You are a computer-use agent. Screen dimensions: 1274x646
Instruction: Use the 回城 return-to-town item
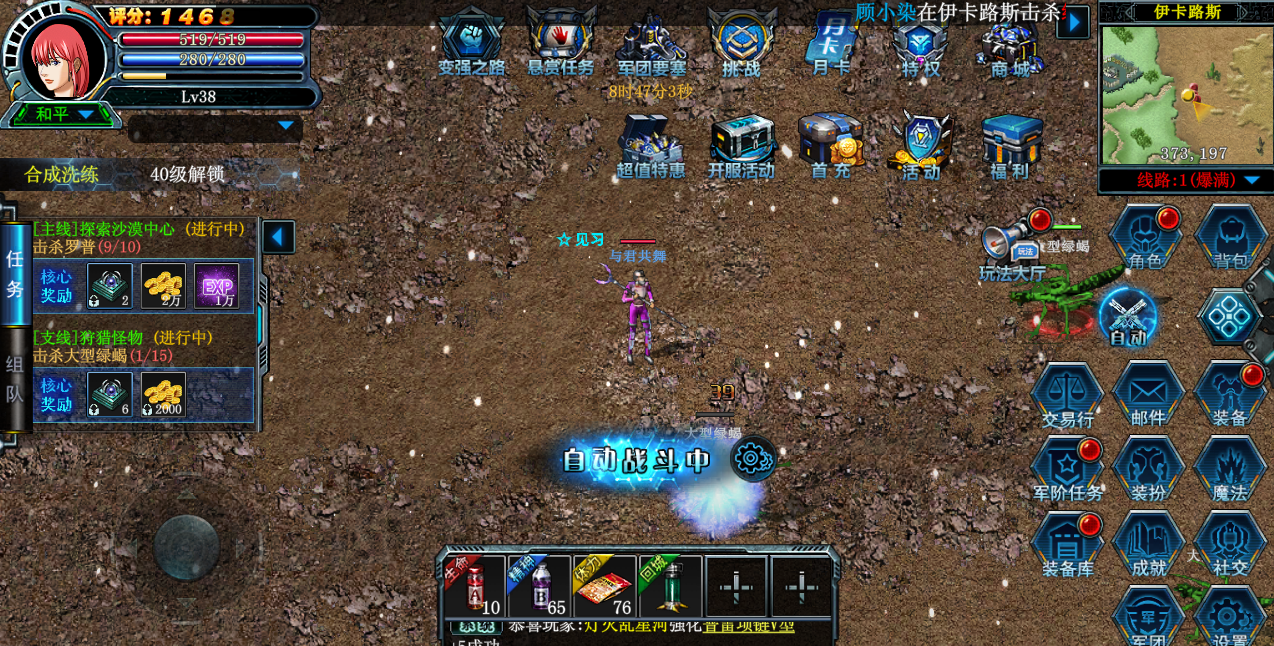[671, 587]
